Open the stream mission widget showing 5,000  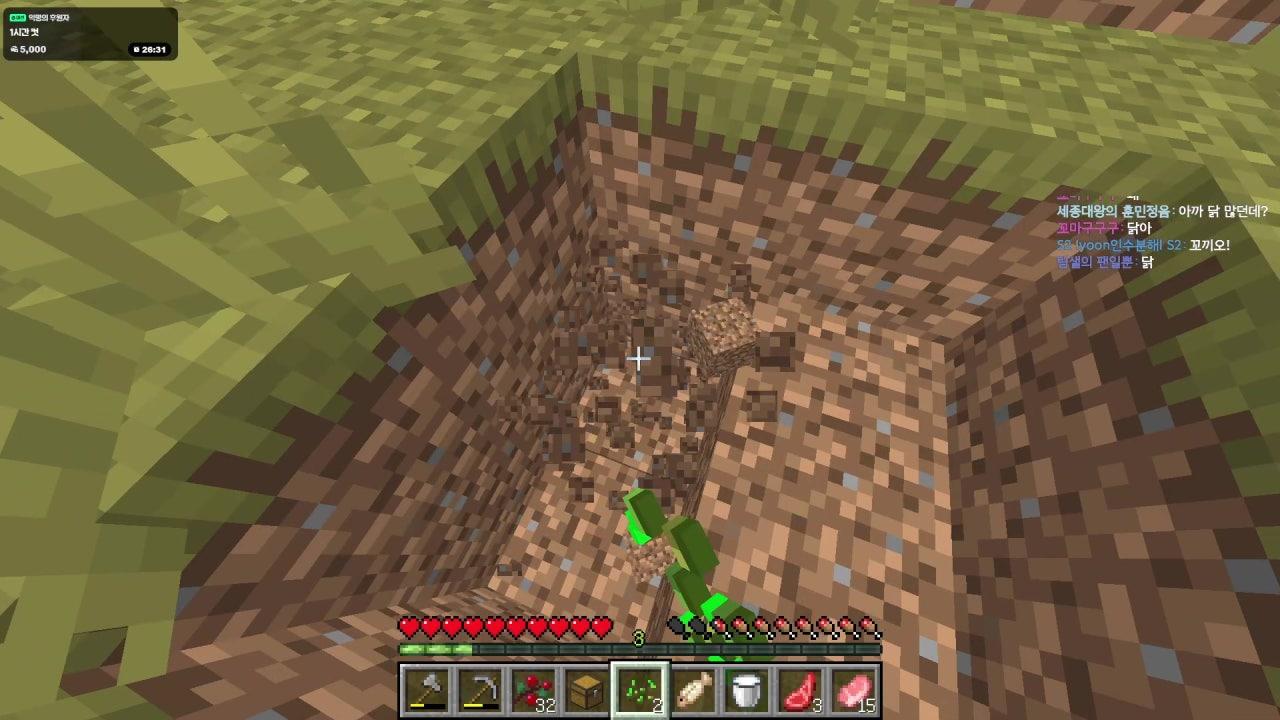tap(90, 34)
